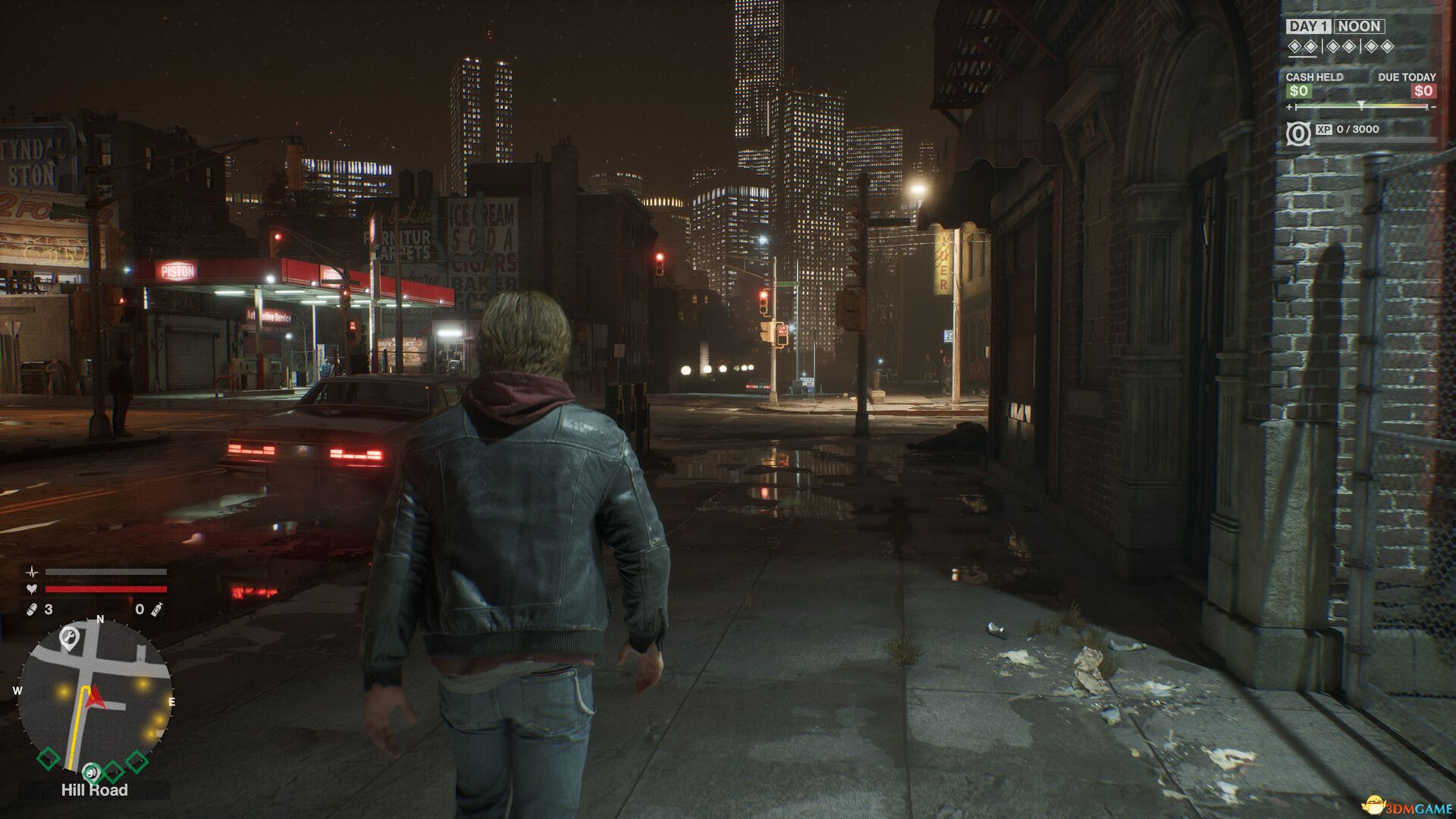
Task: Click the red player arrow on minimap
Action: [94, 697]
